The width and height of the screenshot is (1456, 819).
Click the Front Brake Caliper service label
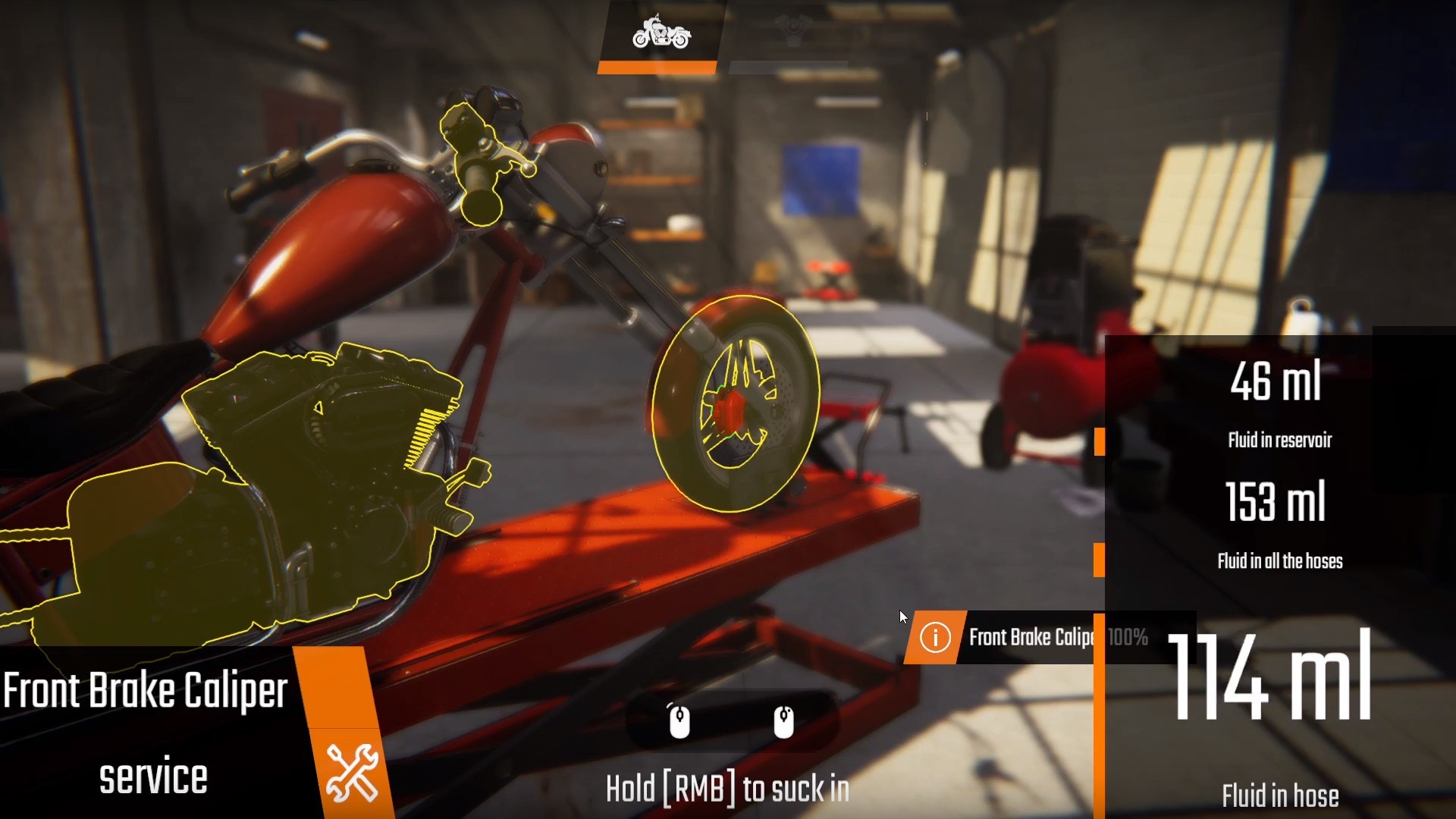144,690
